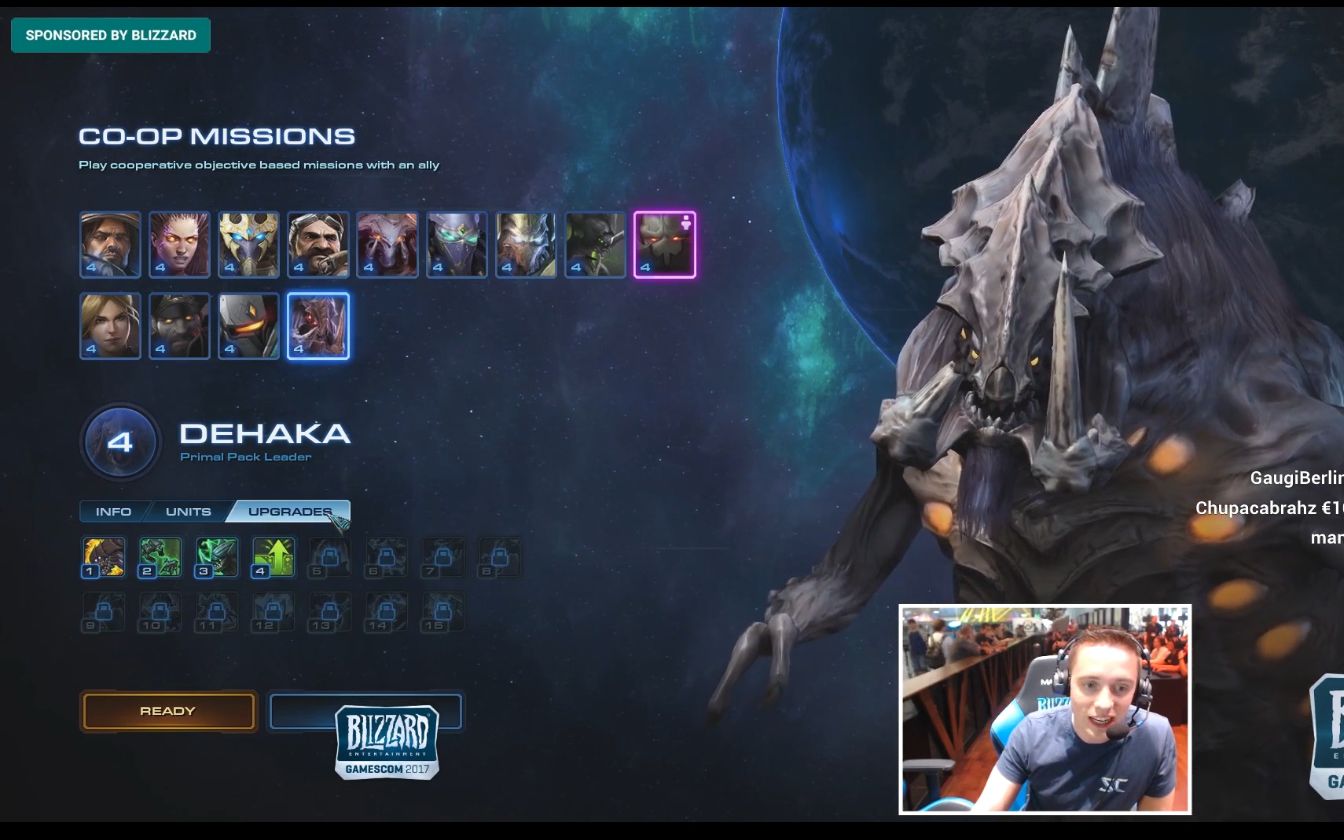Hit the orange Ready button
Screen dimensions: 1344x840
[168, 711]
